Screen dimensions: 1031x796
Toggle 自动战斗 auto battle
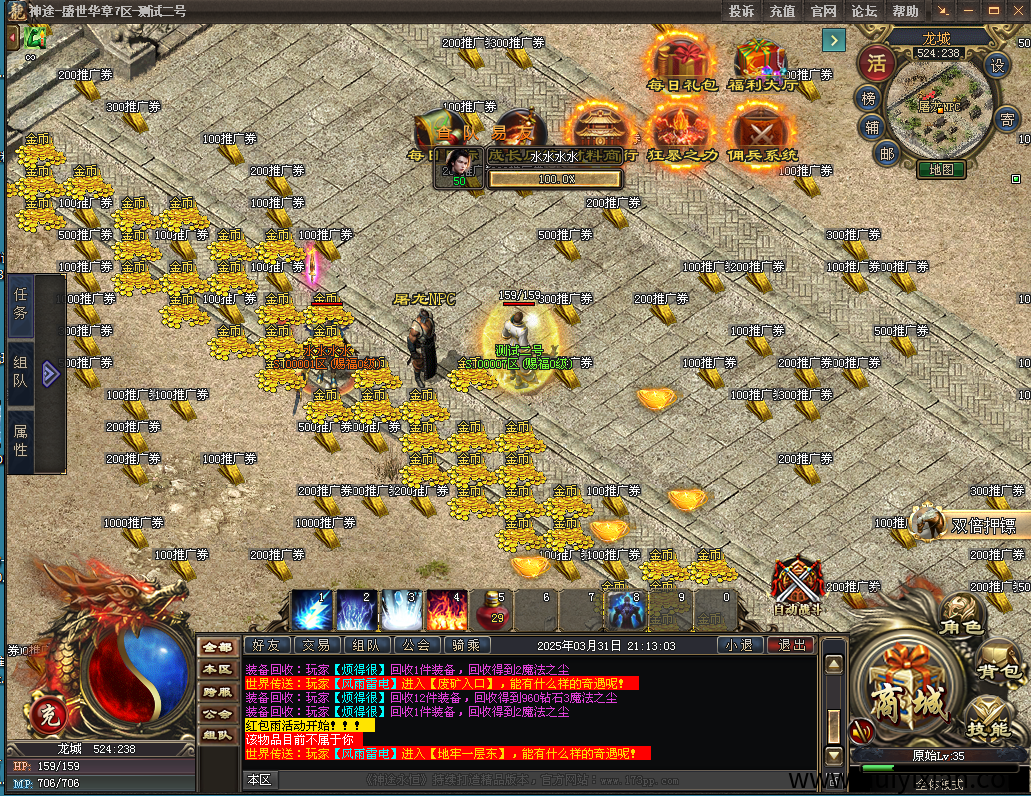(797, 585)
